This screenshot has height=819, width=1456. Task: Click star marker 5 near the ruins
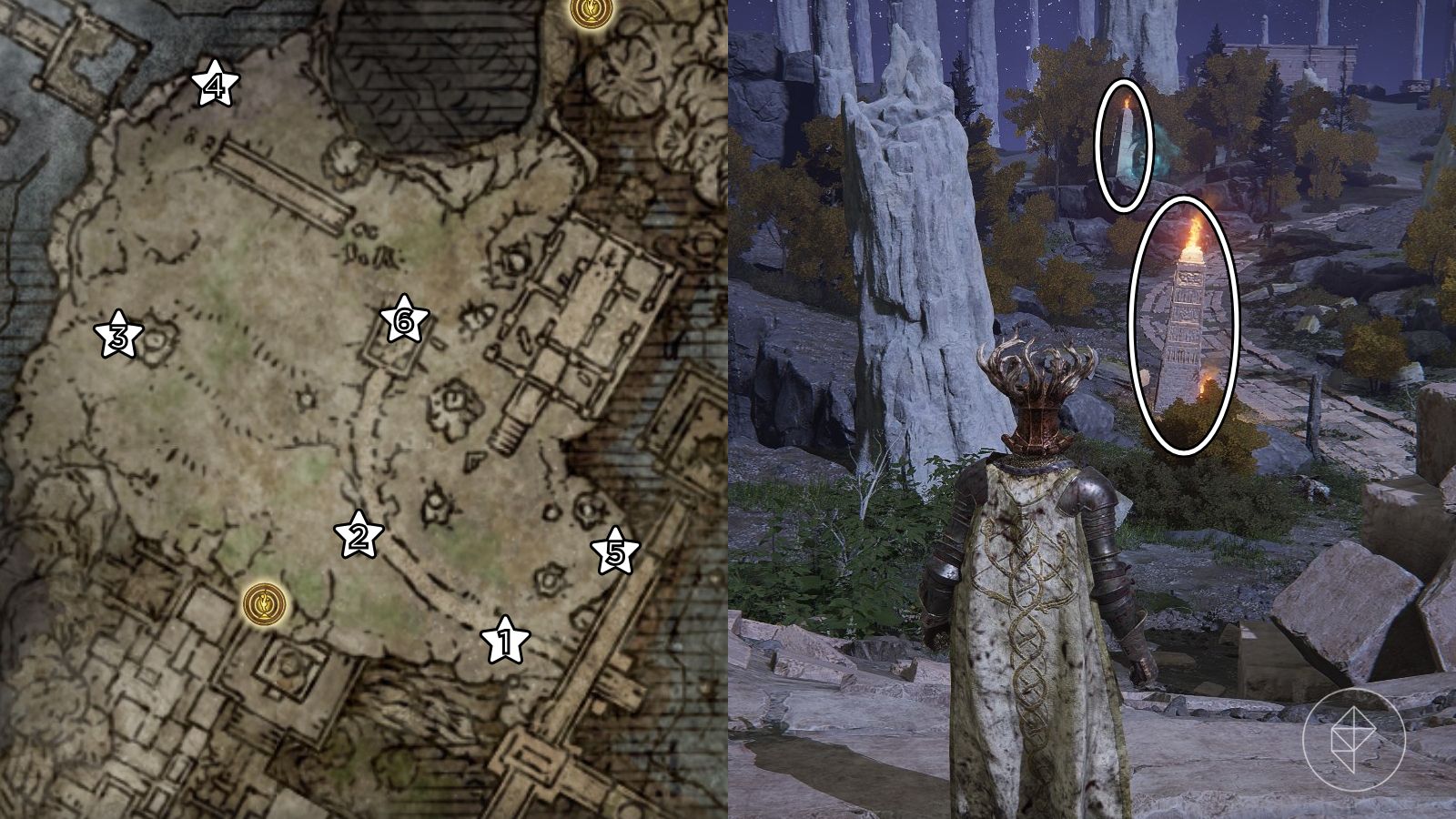[615, 550]
